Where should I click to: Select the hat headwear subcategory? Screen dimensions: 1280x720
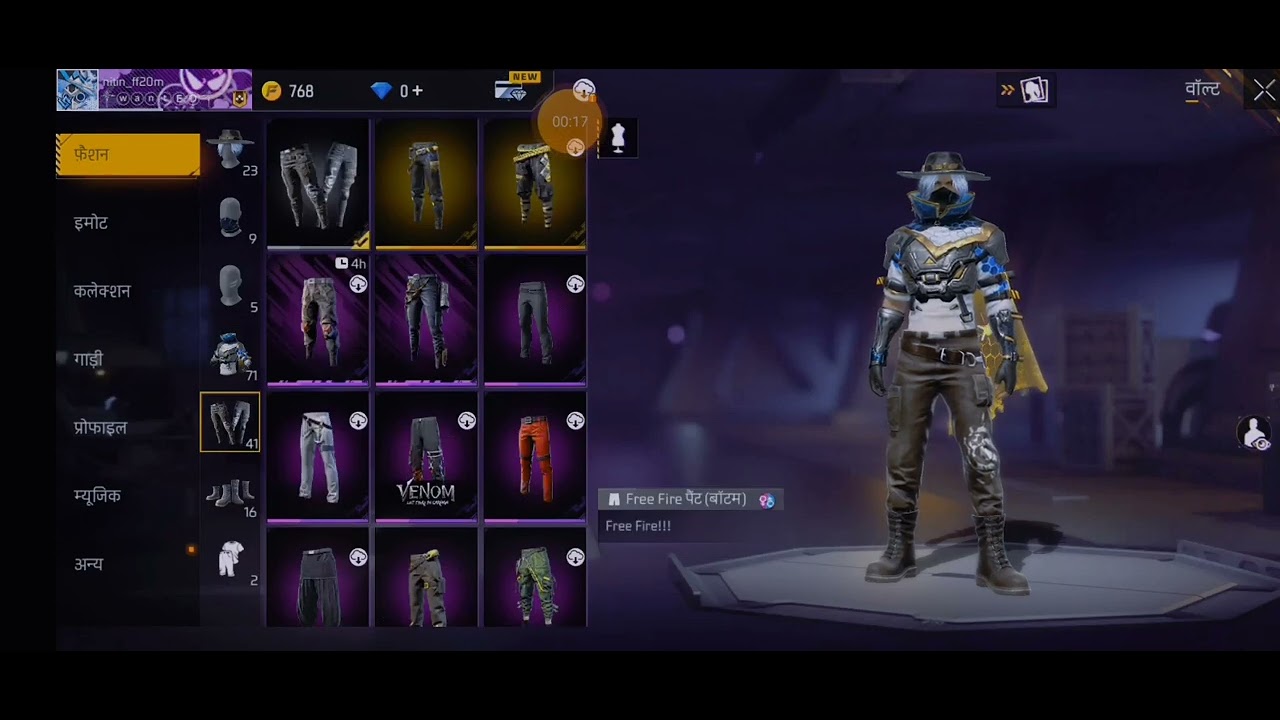click(x=230, y=151)
